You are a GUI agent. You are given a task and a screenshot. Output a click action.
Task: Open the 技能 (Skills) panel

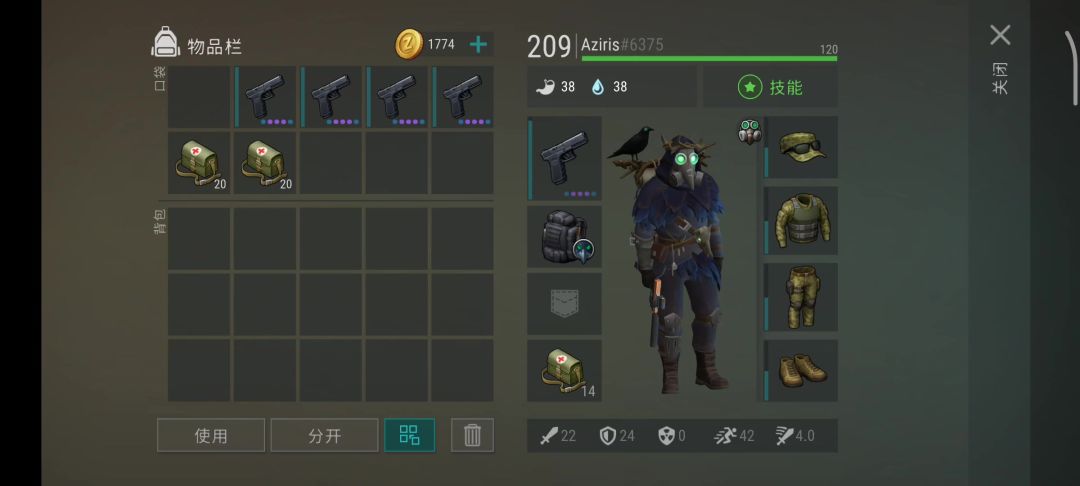coord(771,88)
